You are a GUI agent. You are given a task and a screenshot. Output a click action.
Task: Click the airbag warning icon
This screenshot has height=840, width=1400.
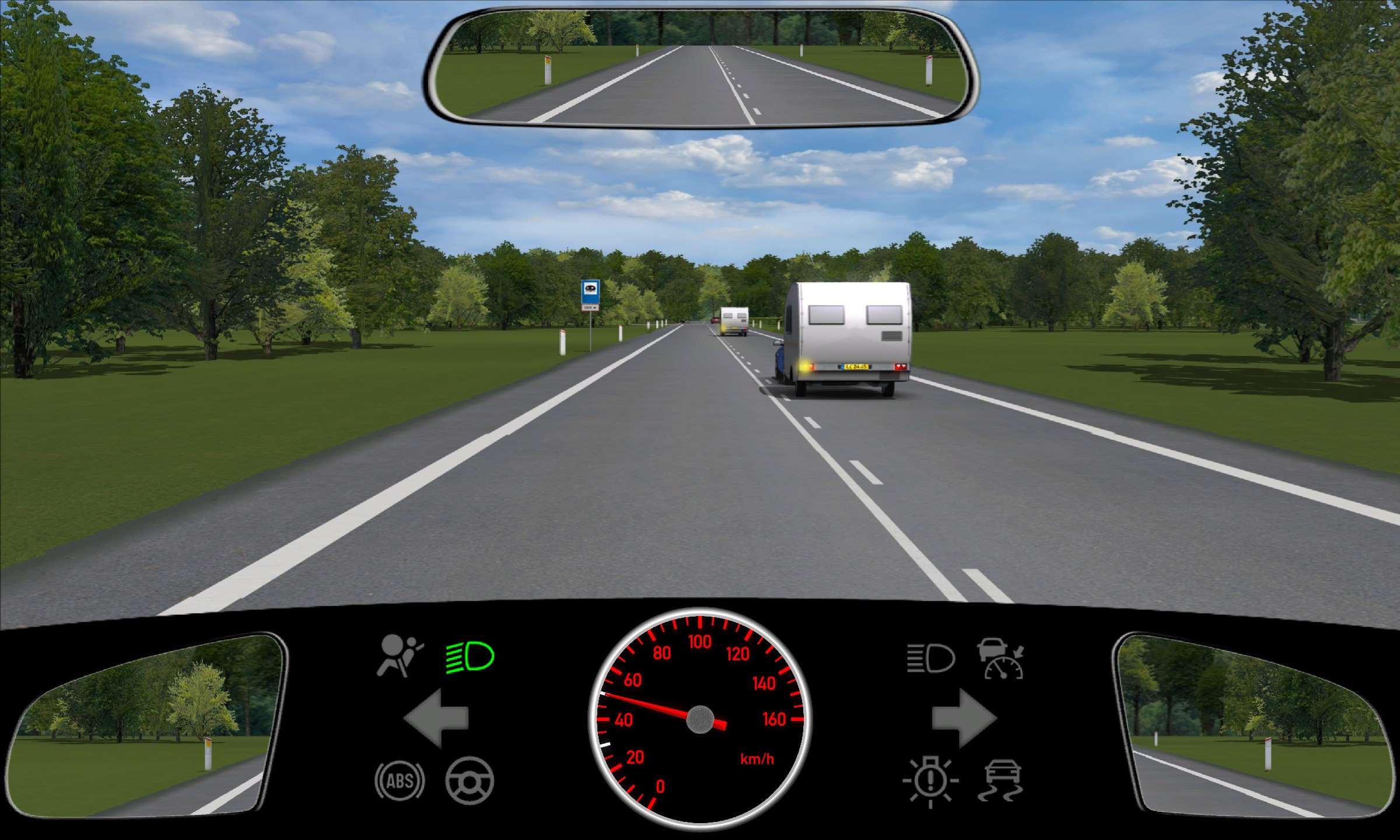(400, 656)
